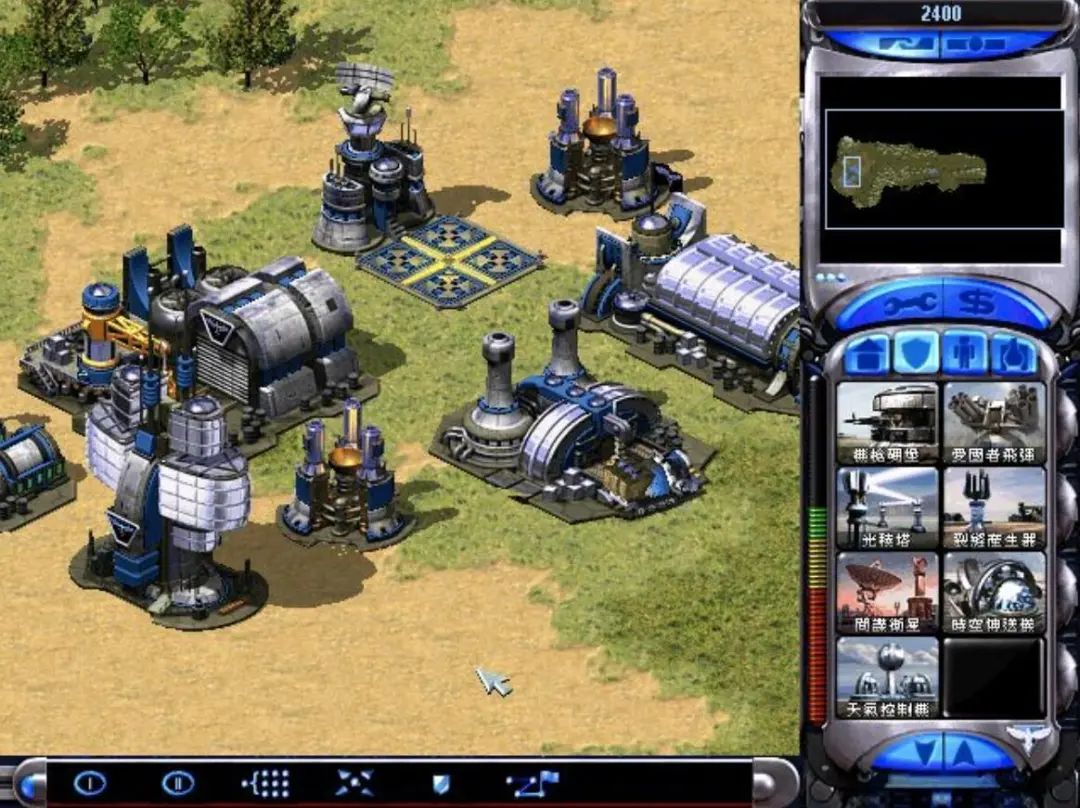Build the Chronosphere
Screen dimensions: 1080x808
pos(994,592)
